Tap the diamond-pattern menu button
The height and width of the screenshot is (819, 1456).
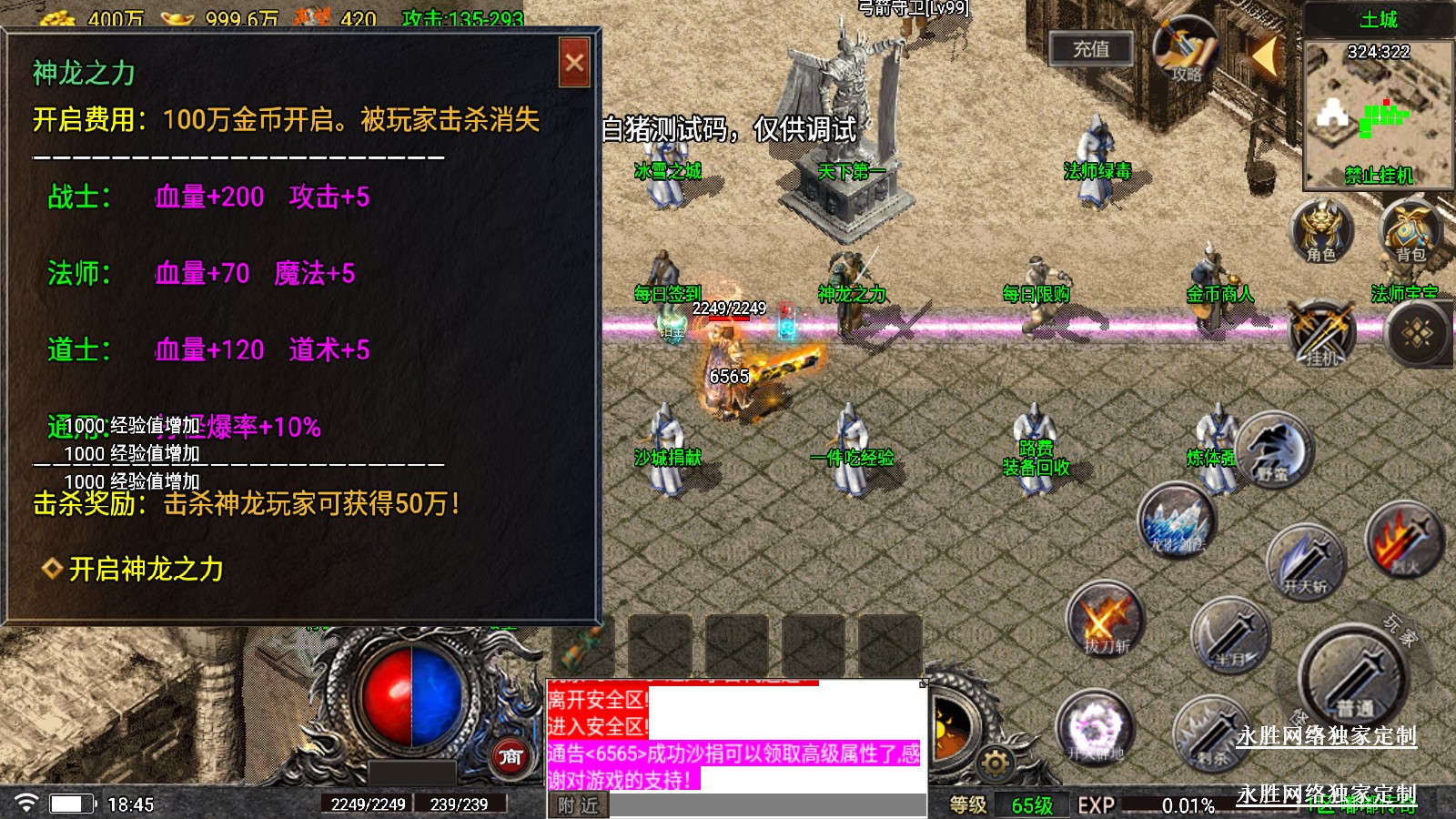(x=1417, y=334)
